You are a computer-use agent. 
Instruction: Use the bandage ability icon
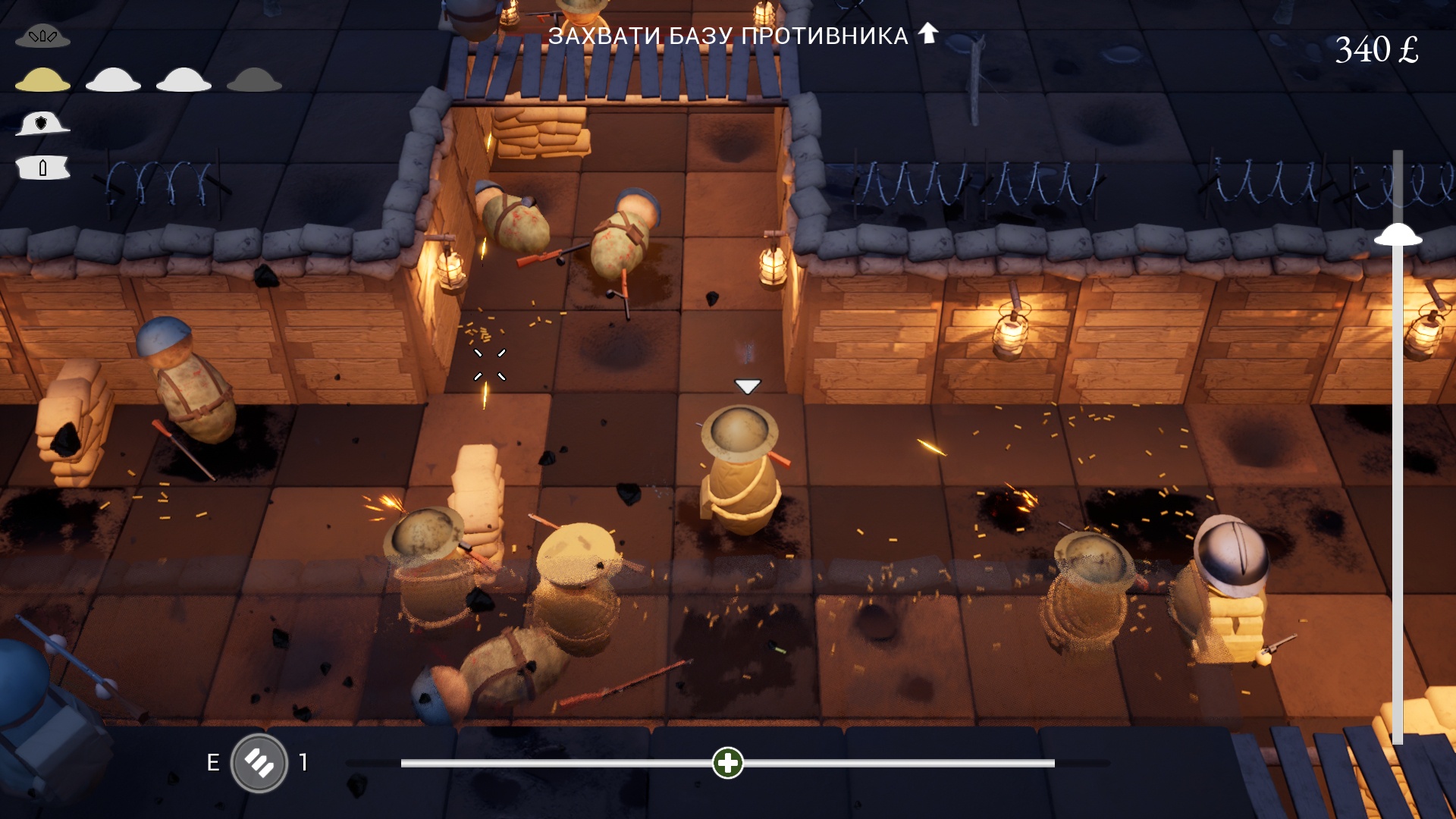tap(259, 763)
